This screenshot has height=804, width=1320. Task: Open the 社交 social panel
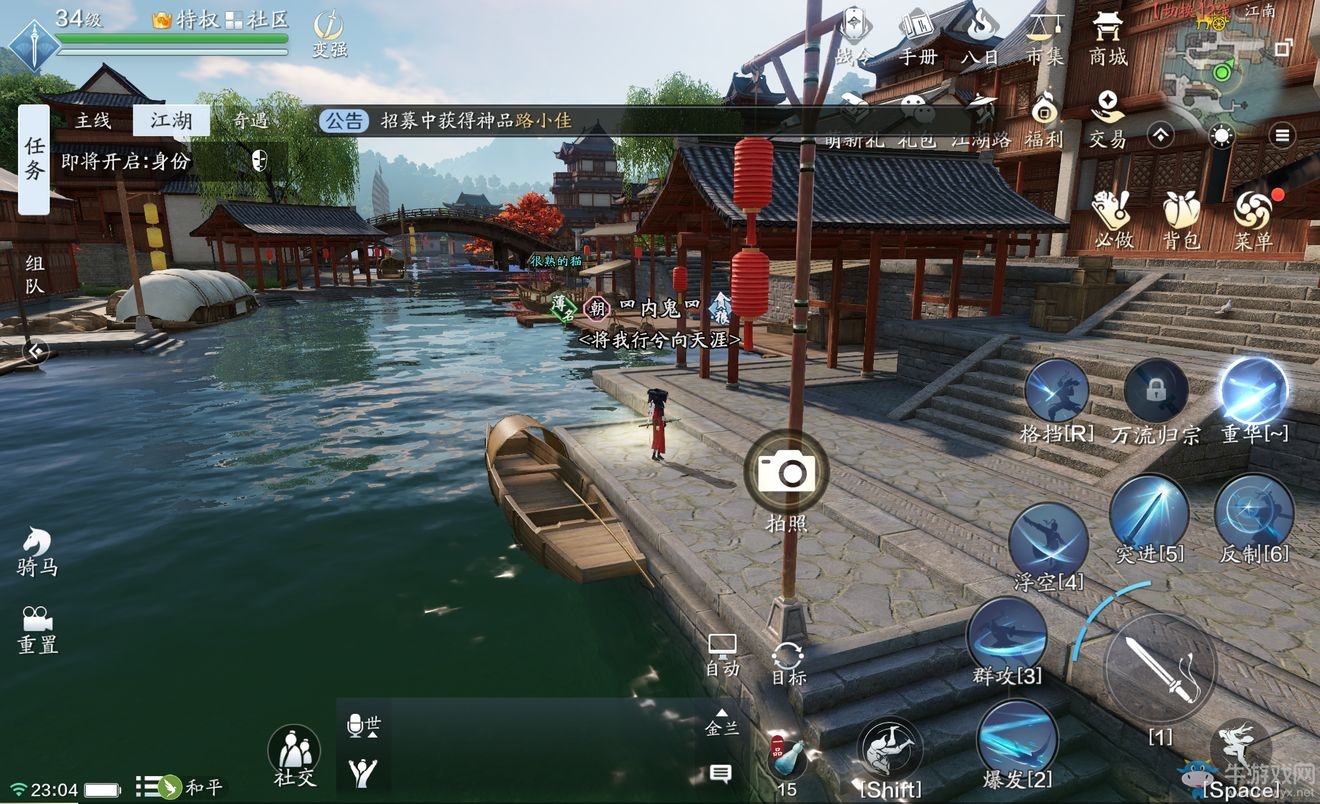pyautogui.click(x=294, y=754)
